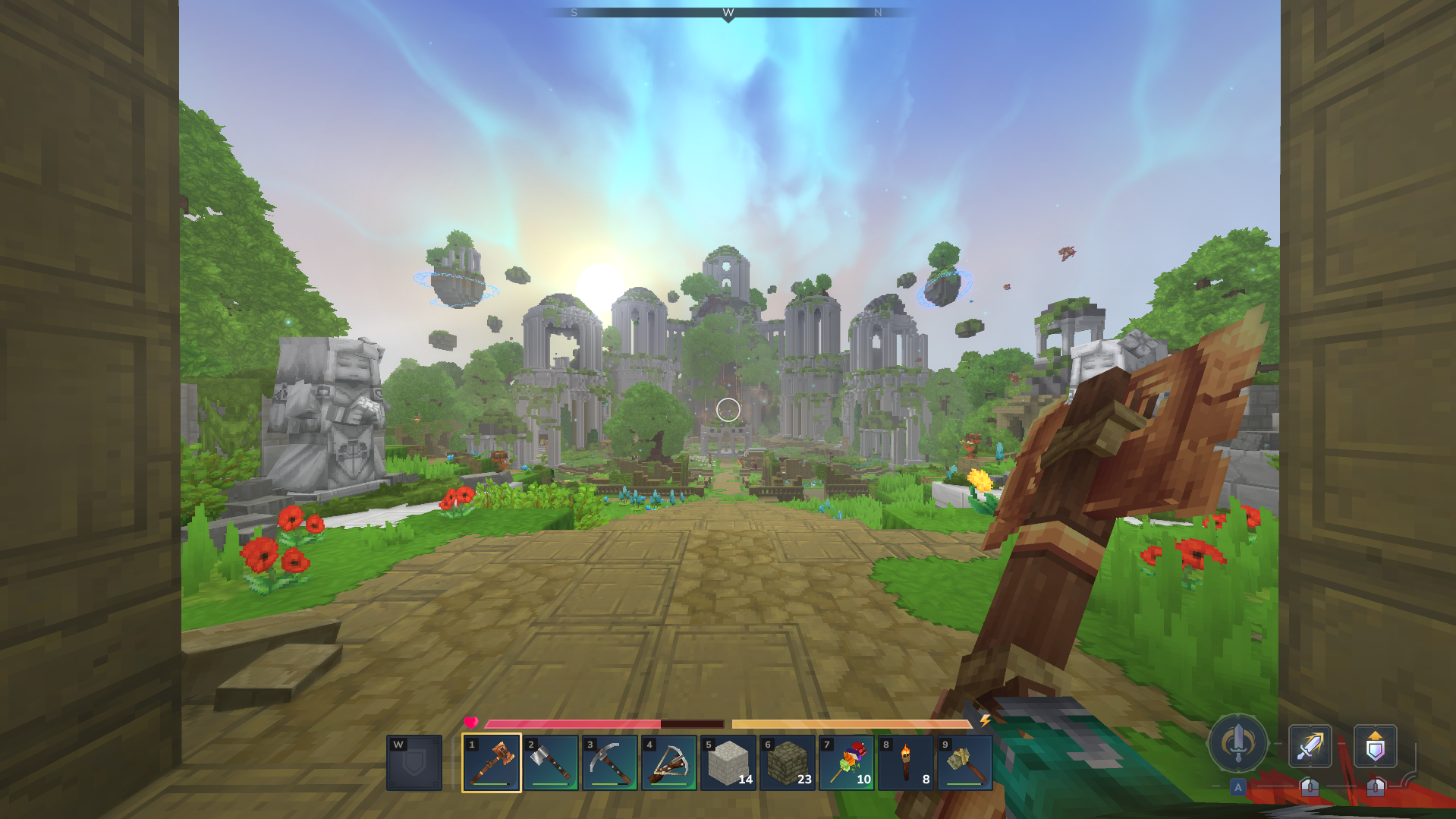Screen dimensions: 1456x819
Task: Select the torch slot in the hotbar
Action: (x=905, y=762)
